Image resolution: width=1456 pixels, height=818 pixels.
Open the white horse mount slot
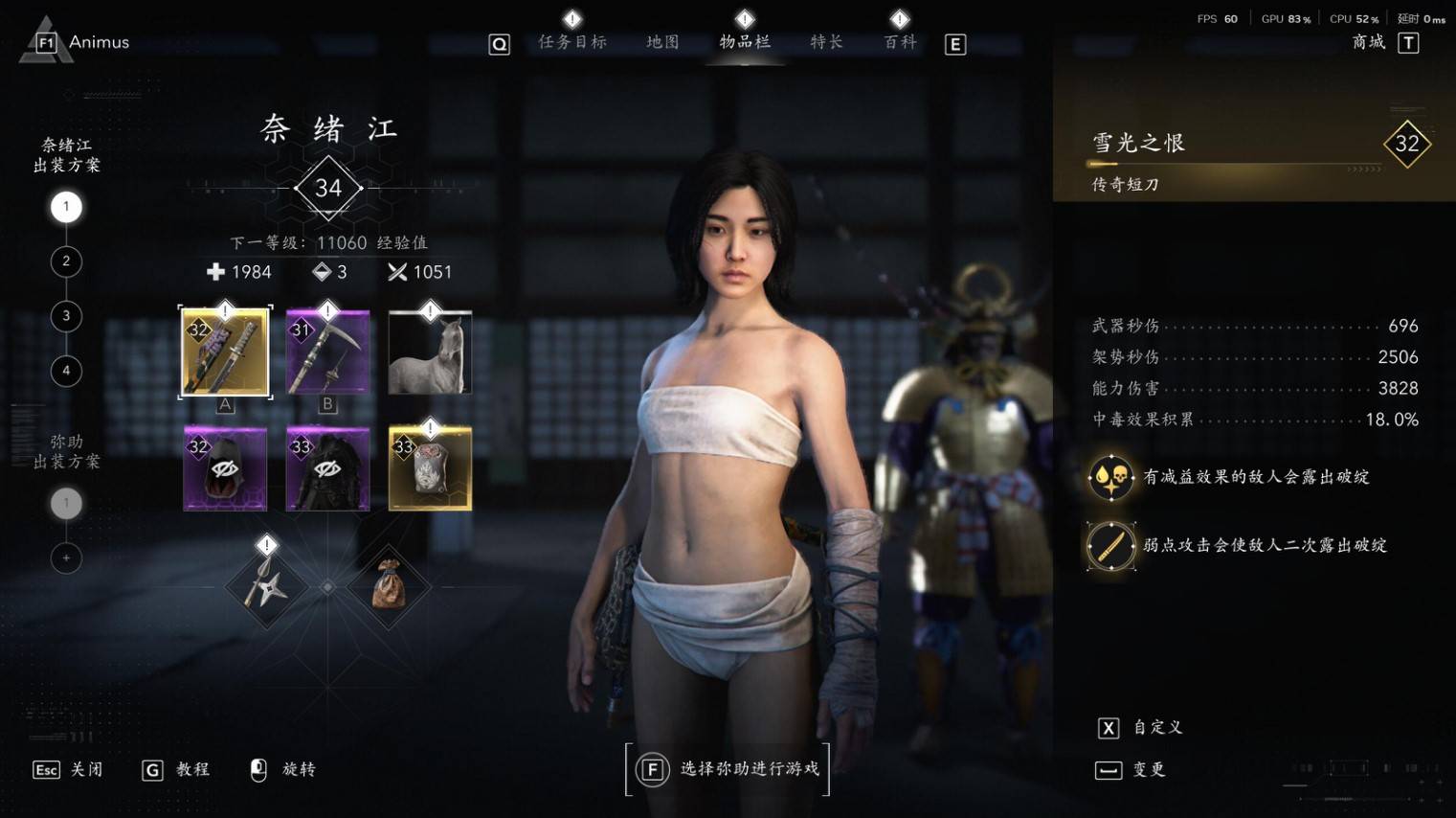(x=430, y=352)
